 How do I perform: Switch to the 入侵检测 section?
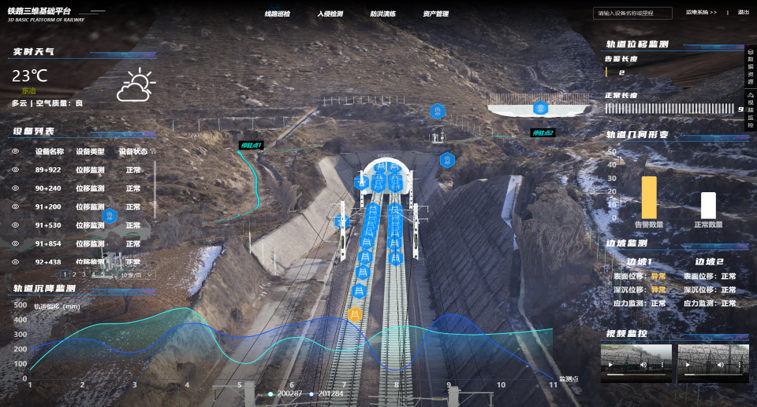pos(330,14)
